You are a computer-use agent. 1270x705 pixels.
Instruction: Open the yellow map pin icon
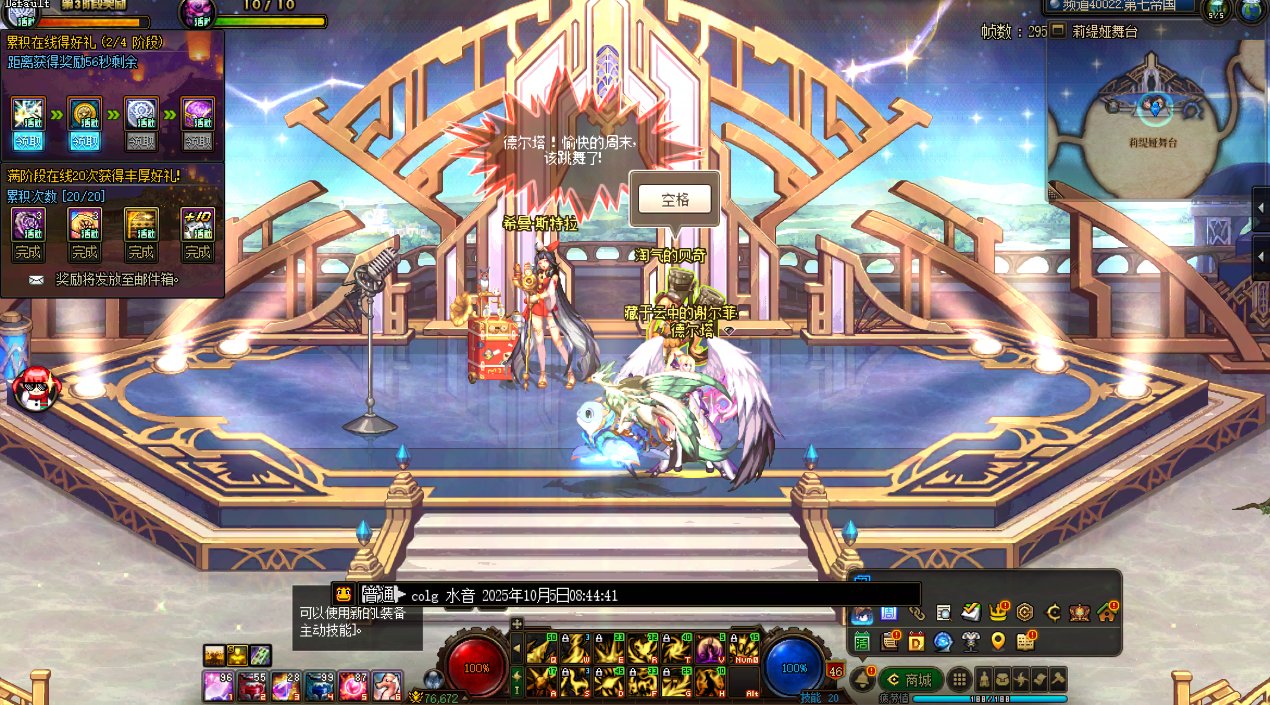tap(997, 641)
